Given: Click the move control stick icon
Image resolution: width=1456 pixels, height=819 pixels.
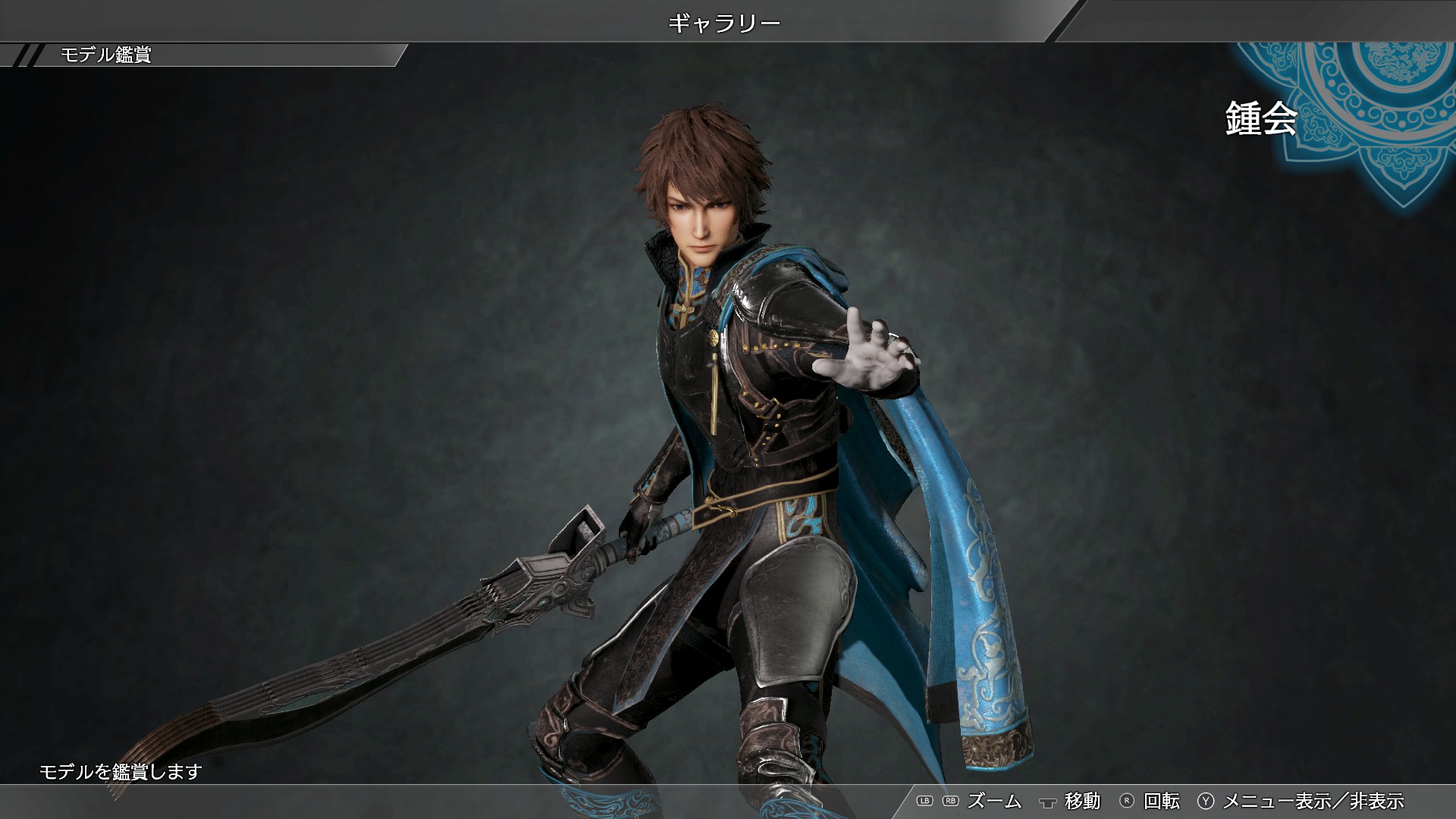Looking at the screenshot, I should point(1048,801).
